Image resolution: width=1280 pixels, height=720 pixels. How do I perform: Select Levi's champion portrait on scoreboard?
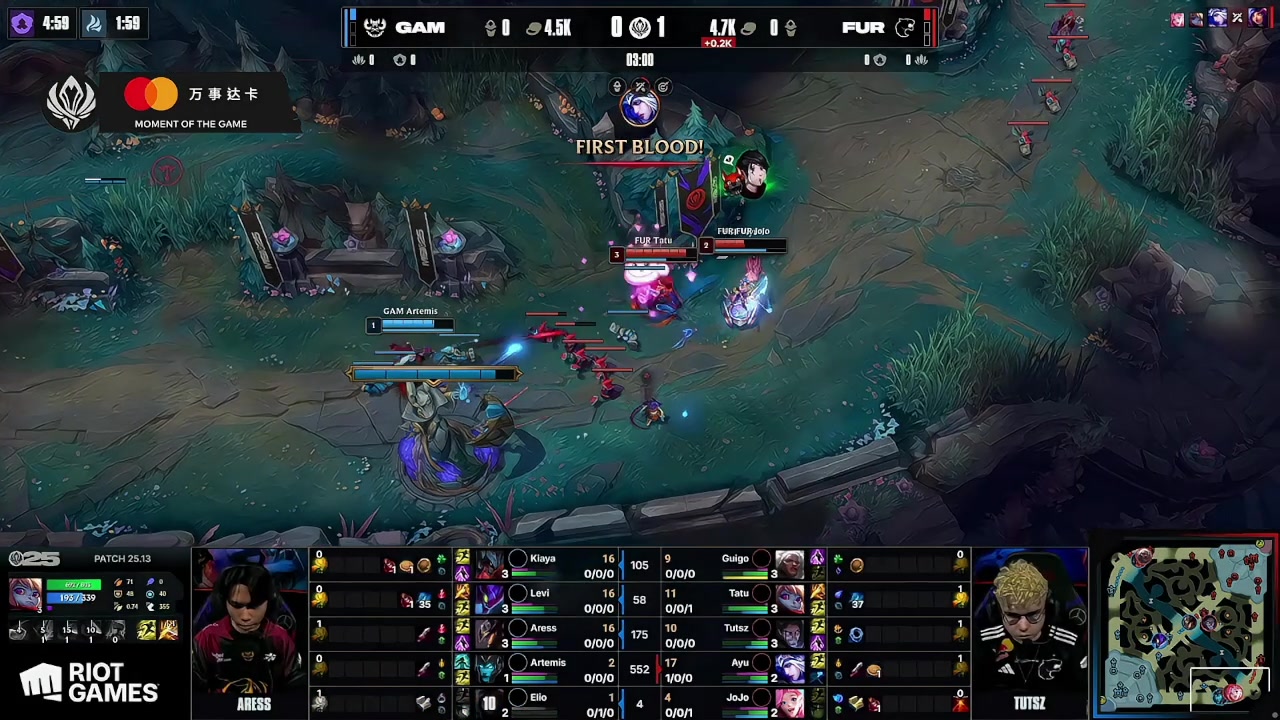490,600
